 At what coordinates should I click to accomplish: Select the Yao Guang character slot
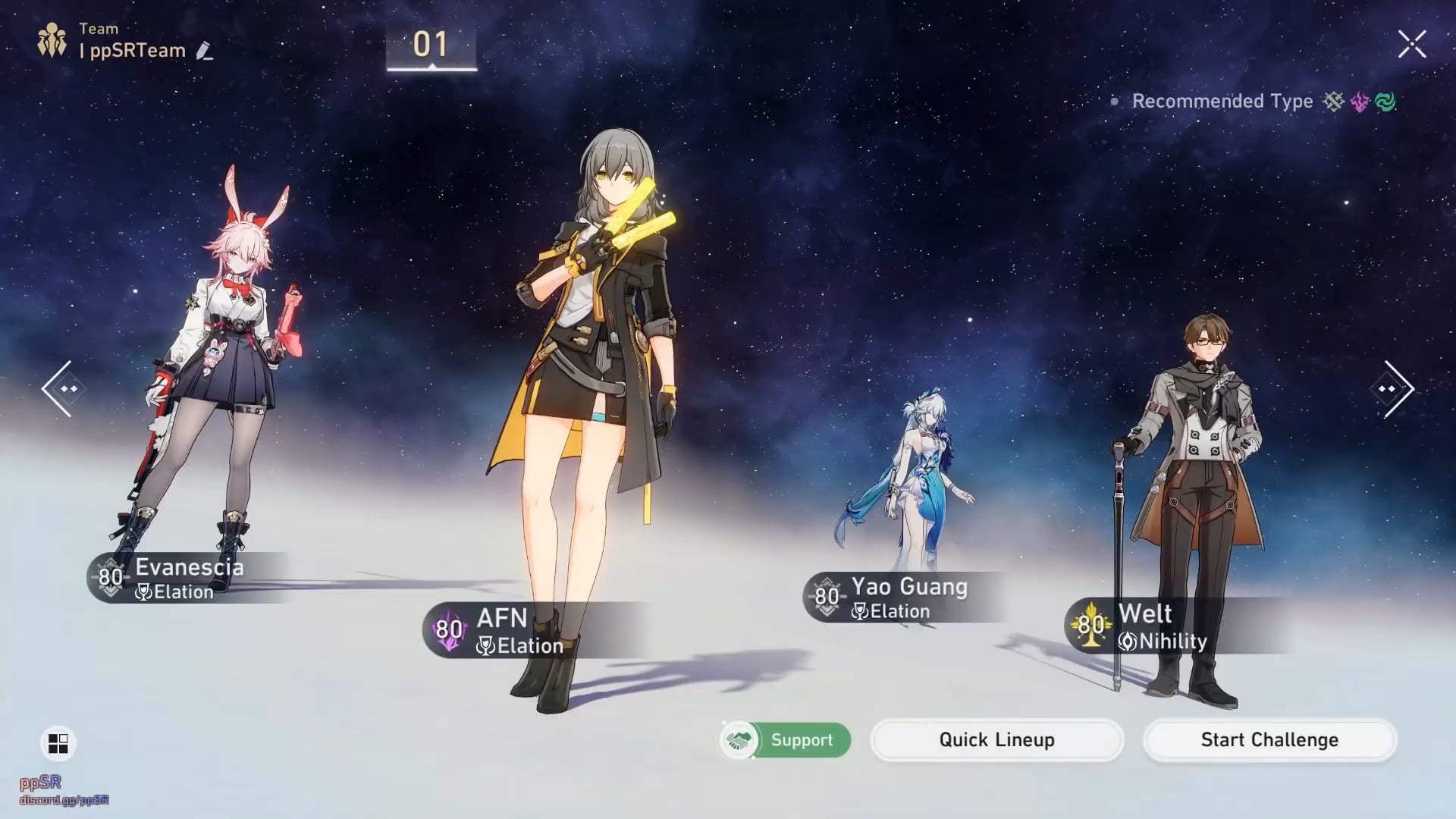(908, 598)
